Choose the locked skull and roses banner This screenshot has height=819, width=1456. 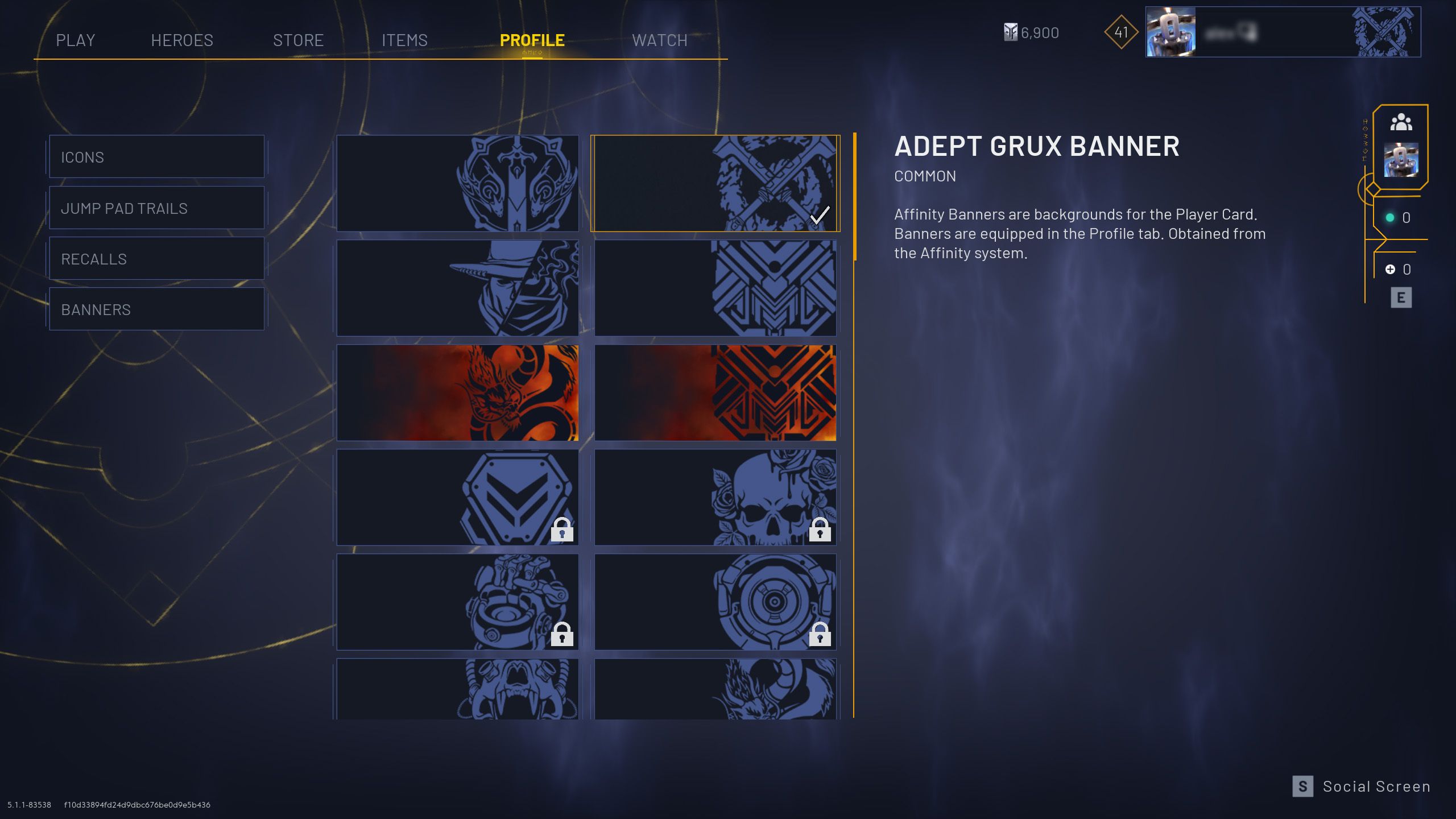tap(715, 497)
